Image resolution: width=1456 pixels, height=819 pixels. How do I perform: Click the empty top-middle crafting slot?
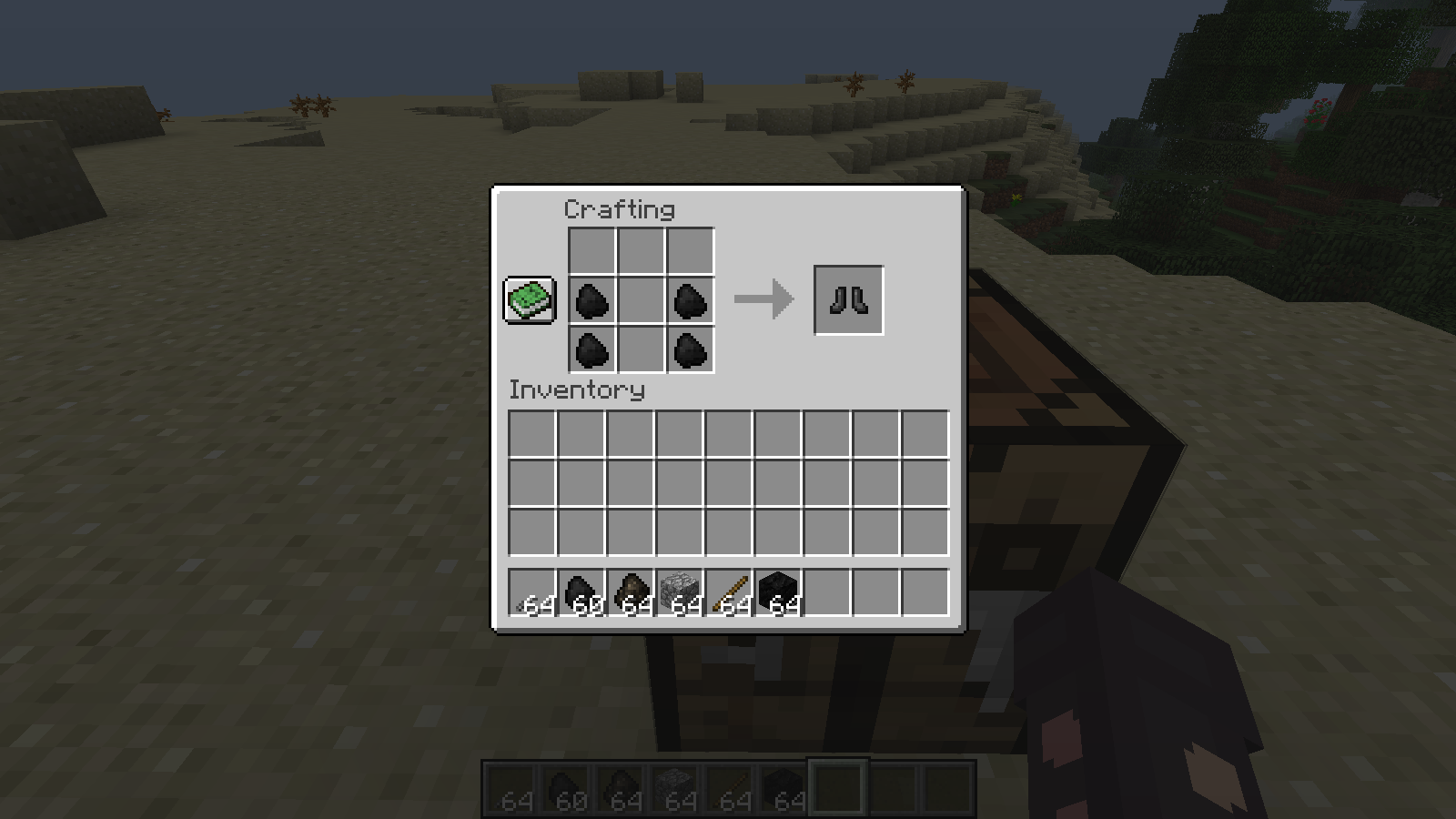pyautogui.click(x=640, y=248)
